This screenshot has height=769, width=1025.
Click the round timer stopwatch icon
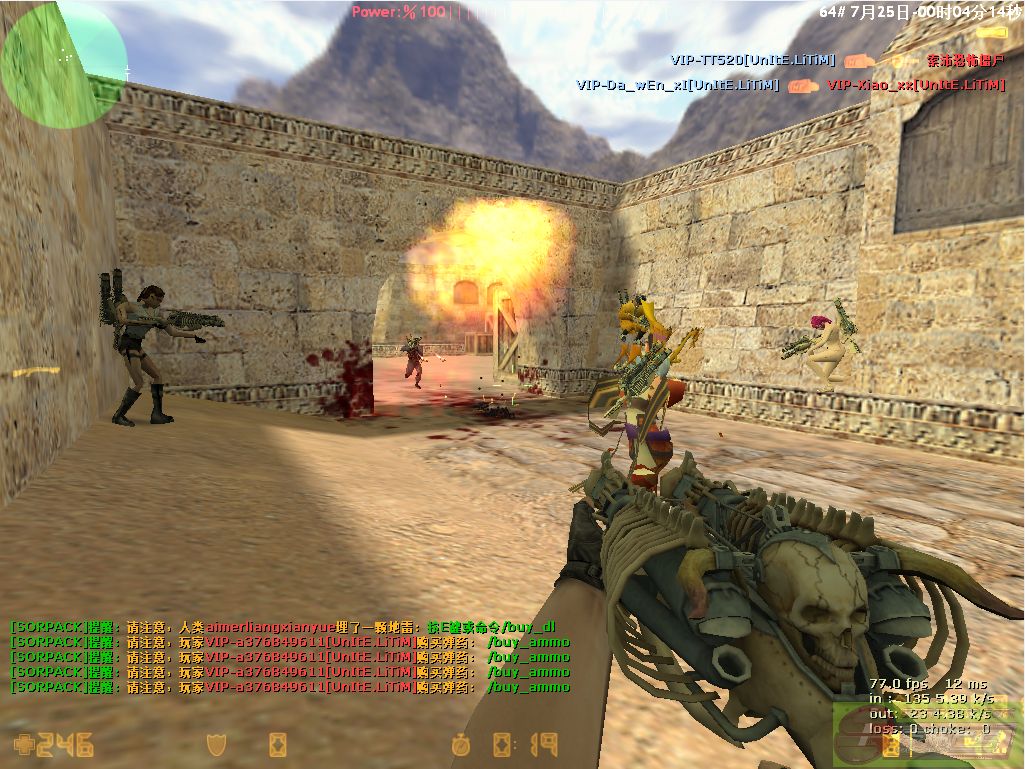[460, 745]
